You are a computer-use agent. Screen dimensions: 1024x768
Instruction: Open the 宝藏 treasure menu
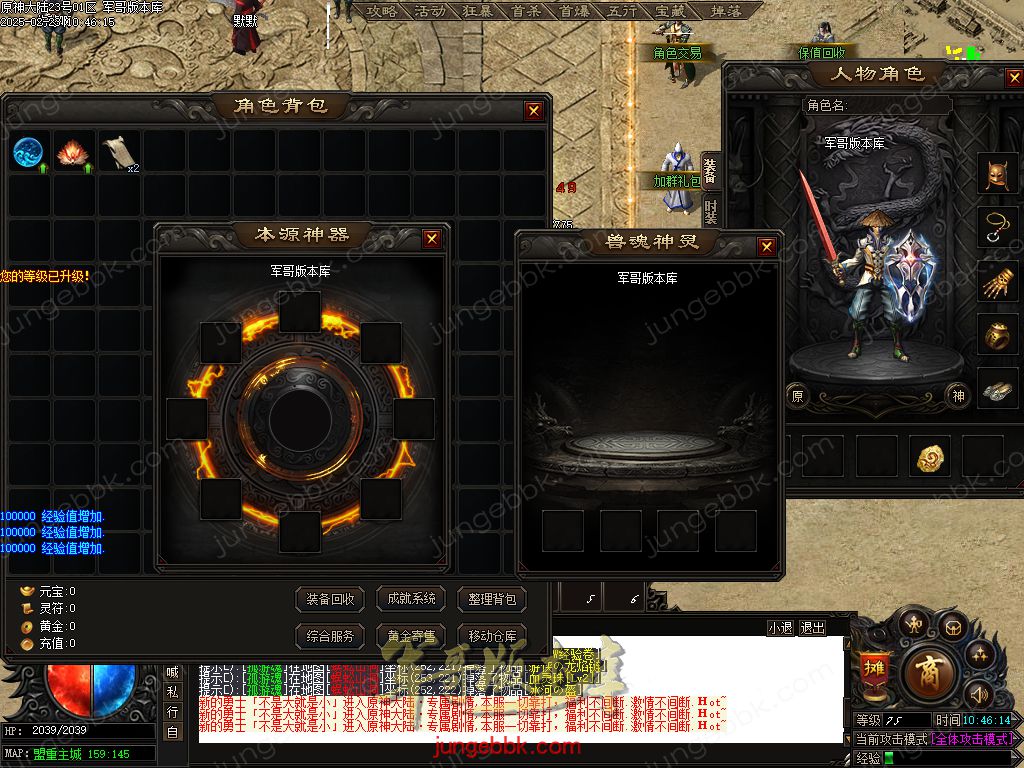[671, 11]
